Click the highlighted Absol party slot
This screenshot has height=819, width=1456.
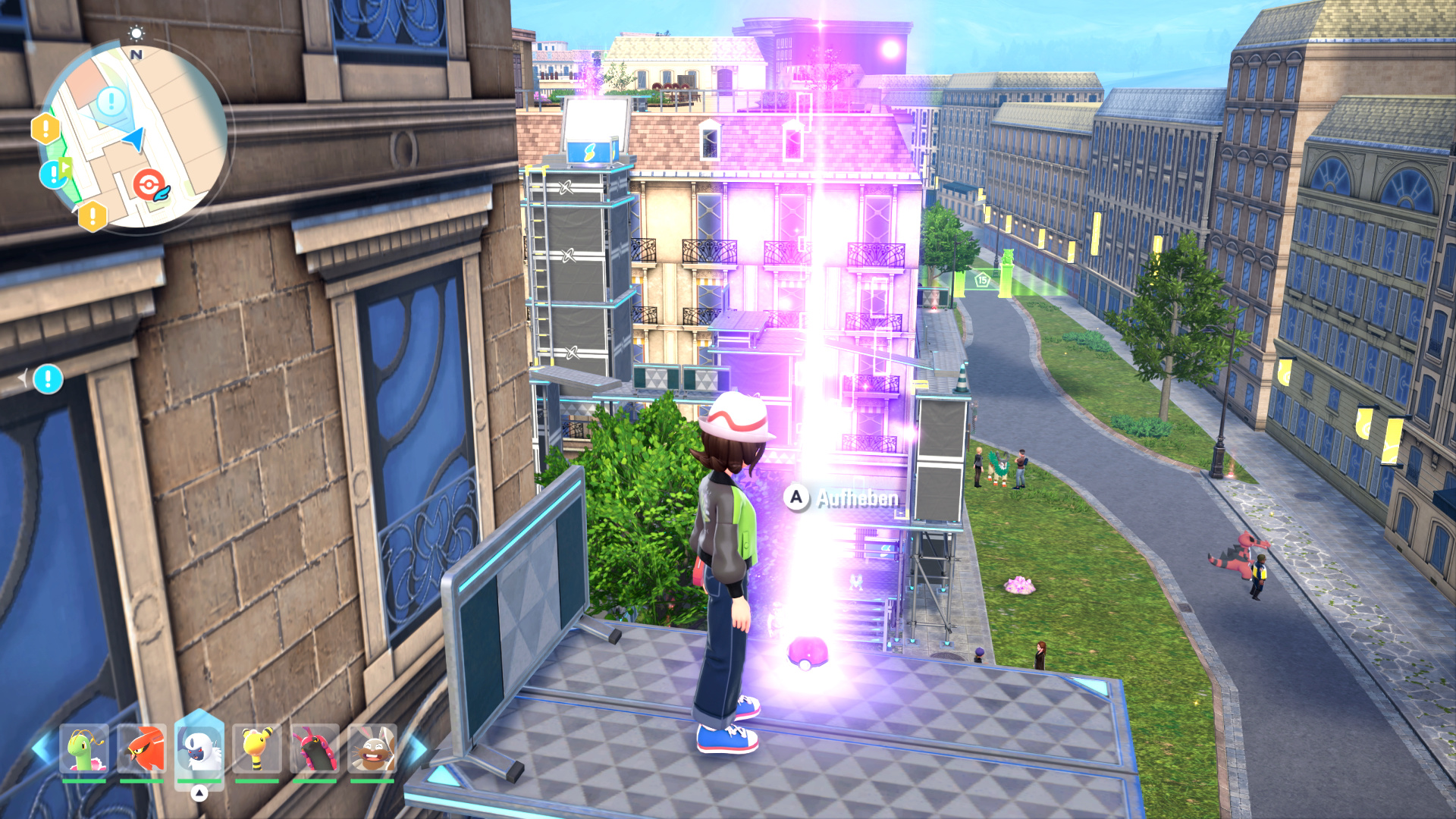click(x=199, y=748)
